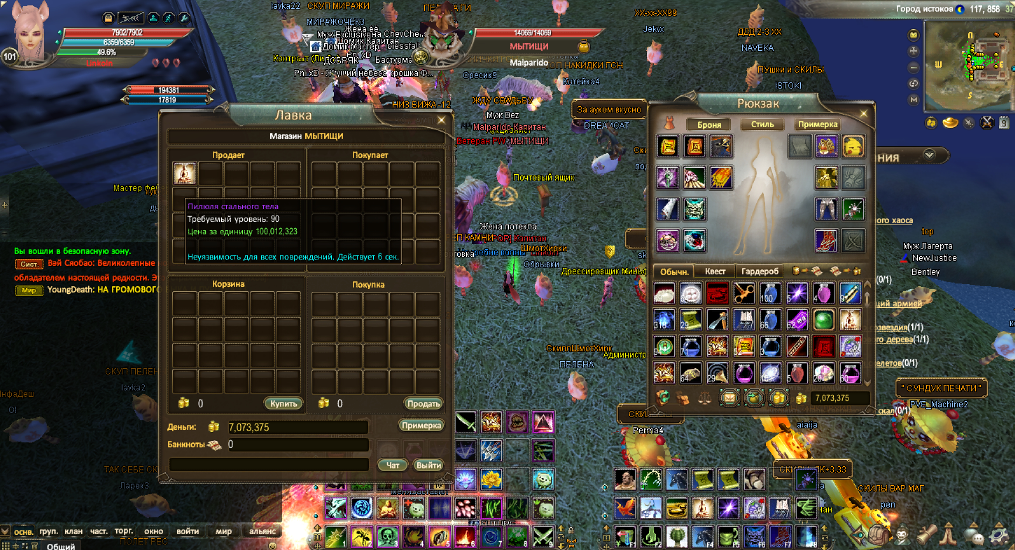Select the scissors item in the backpack
This screenshot has height=550, width=1015.
tap(746, 293)
